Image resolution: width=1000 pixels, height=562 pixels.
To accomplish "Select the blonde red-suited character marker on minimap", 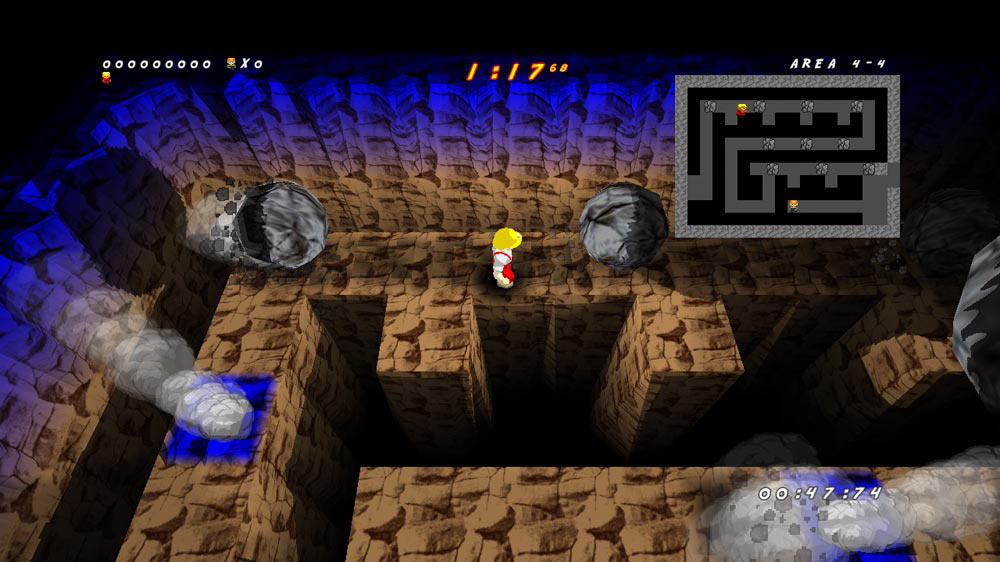I will [x=741, y=109].
